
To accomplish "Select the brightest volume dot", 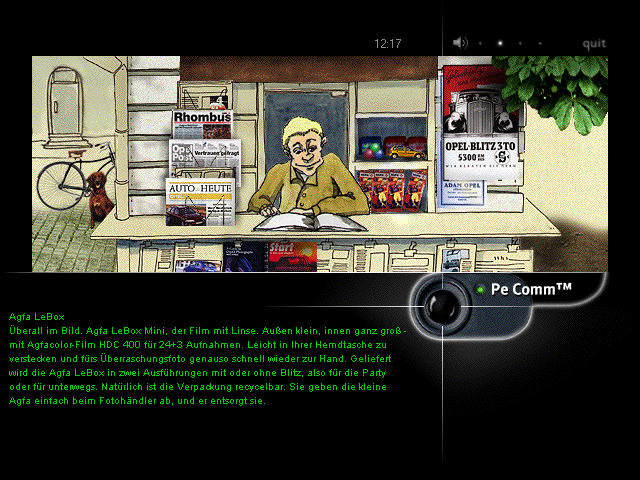I will click(501, 43).
